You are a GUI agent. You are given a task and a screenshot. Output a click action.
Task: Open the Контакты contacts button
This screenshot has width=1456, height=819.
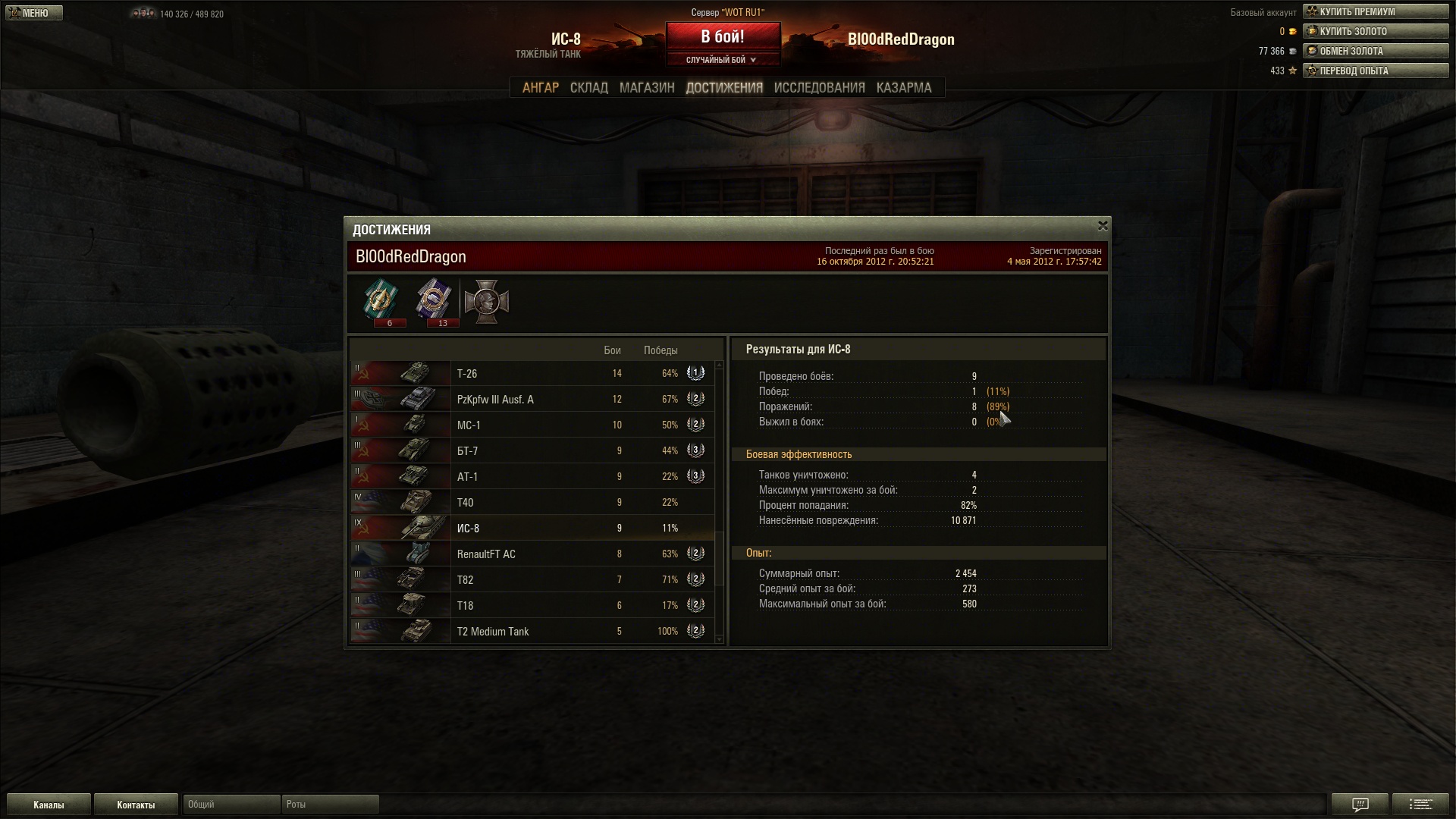point(136,805)
